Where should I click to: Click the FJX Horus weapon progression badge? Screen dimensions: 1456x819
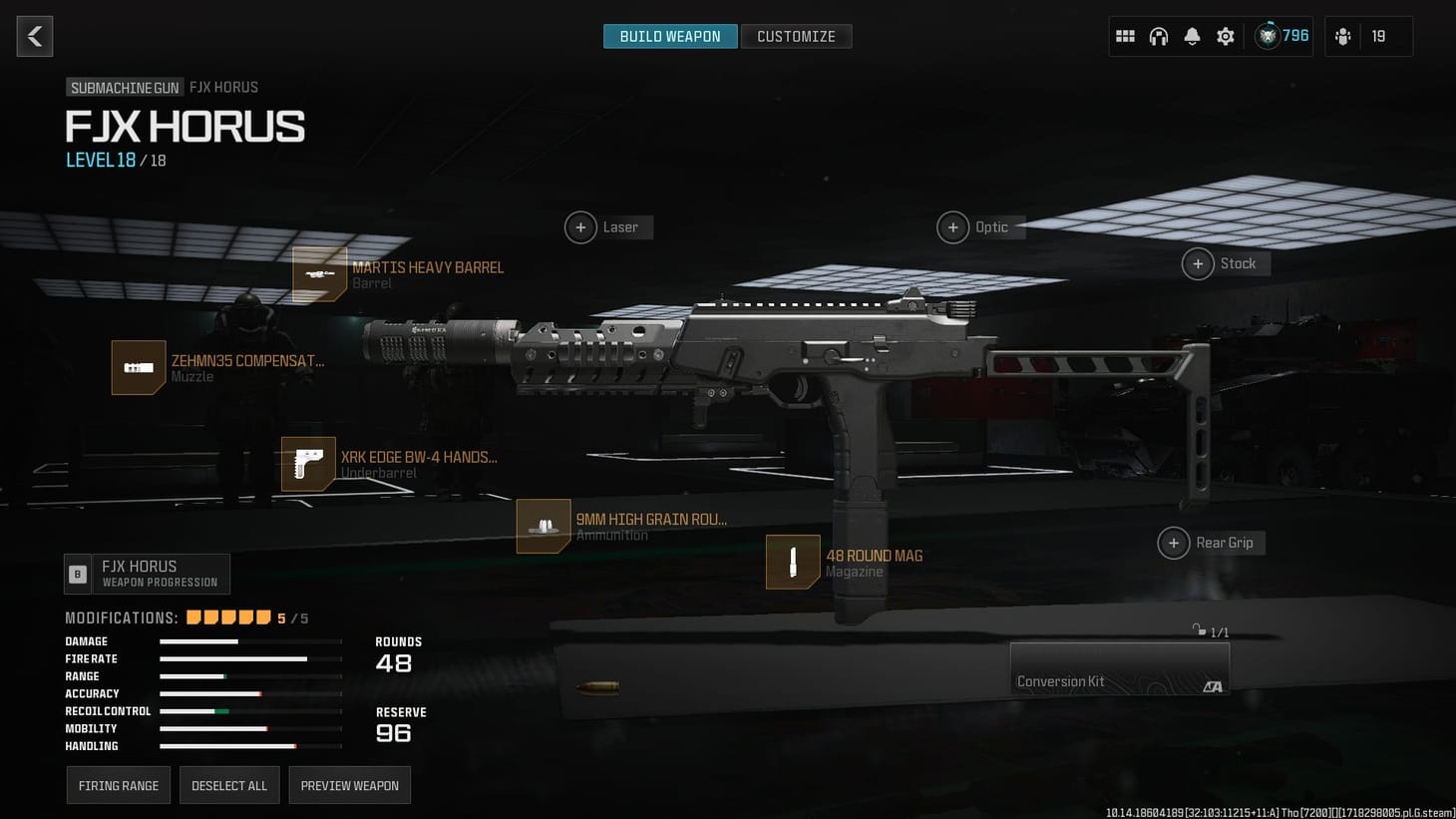(146, 574)
